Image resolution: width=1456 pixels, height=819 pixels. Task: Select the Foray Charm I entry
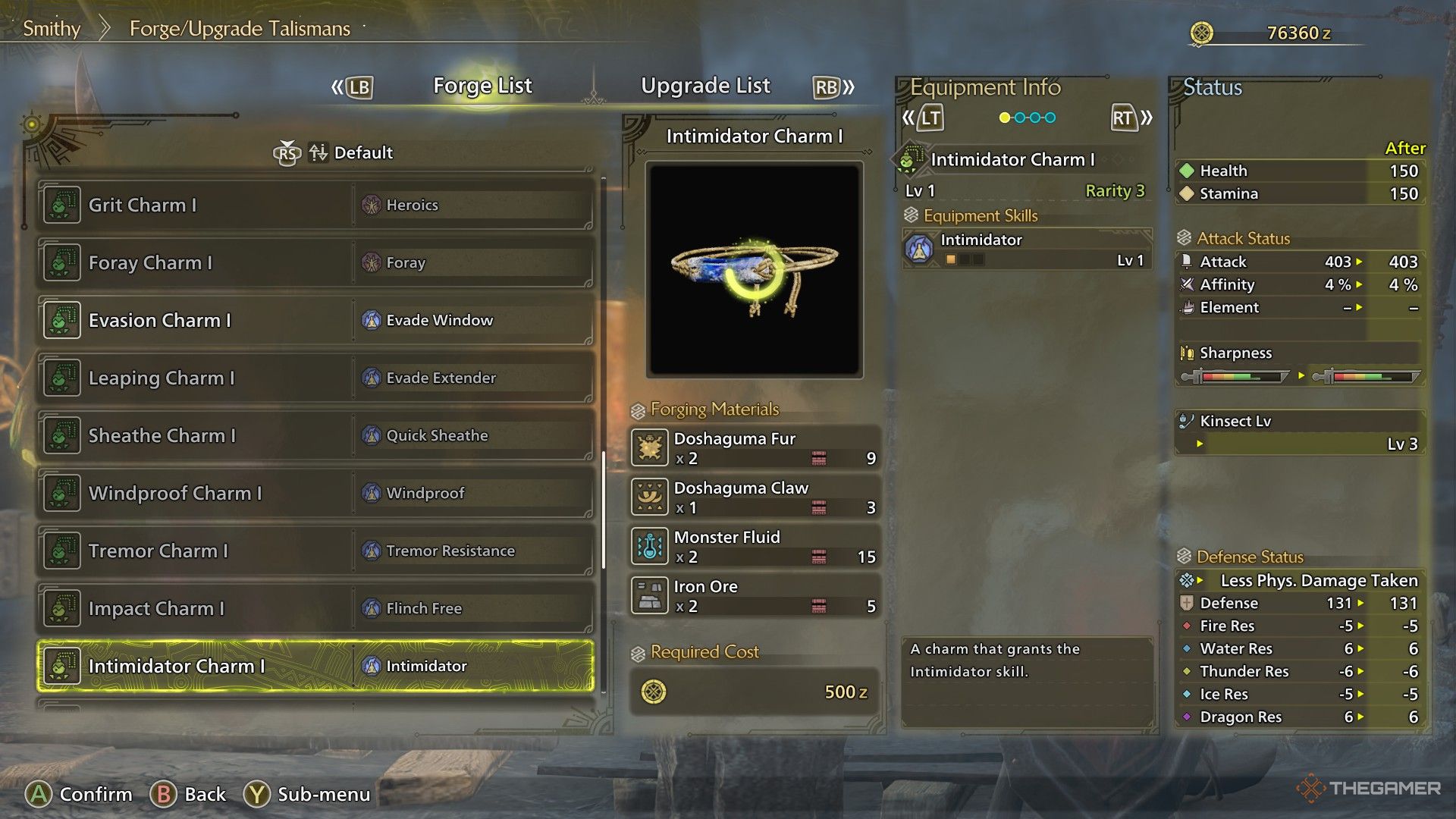[315, 262]
